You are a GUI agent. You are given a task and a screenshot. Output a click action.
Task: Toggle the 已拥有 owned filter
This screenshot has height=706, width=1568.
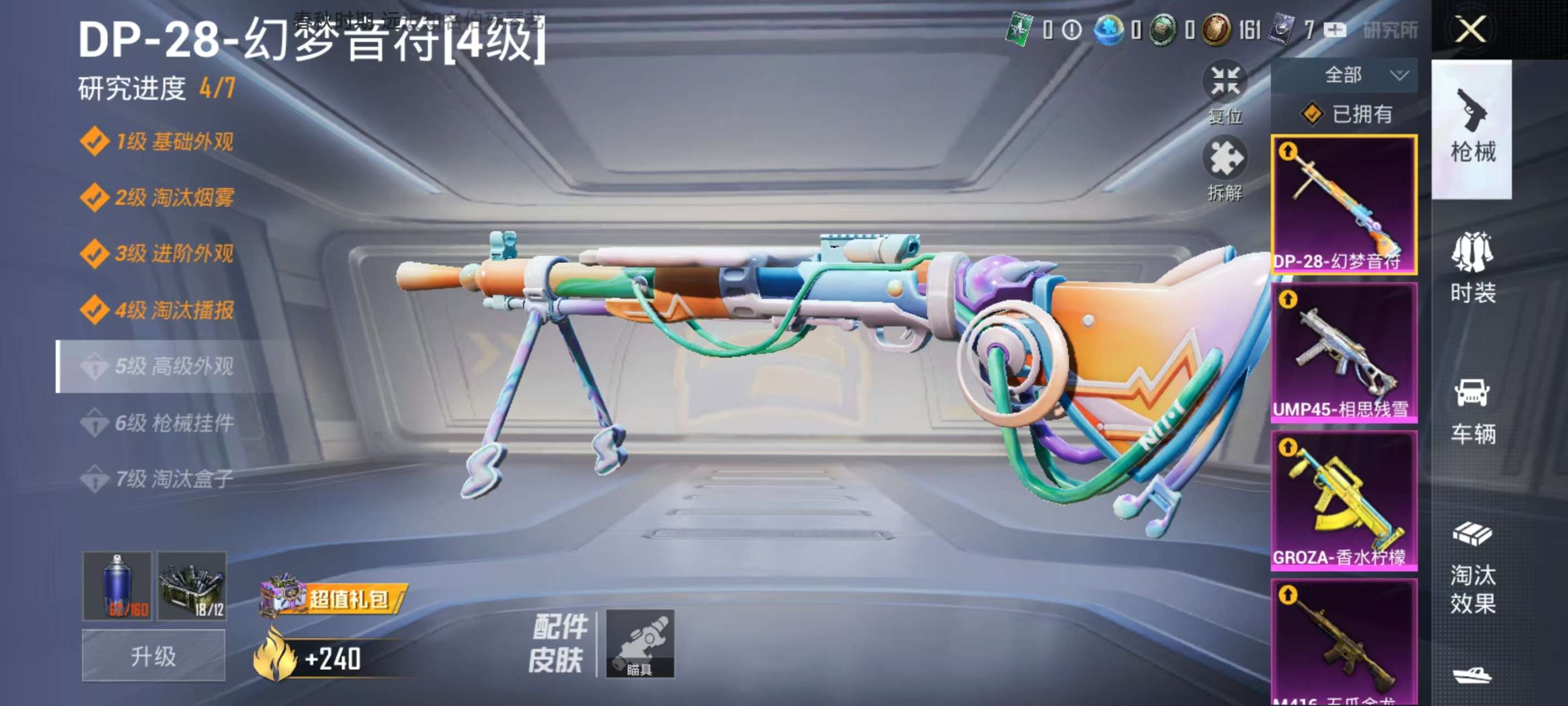(1346, 114)
